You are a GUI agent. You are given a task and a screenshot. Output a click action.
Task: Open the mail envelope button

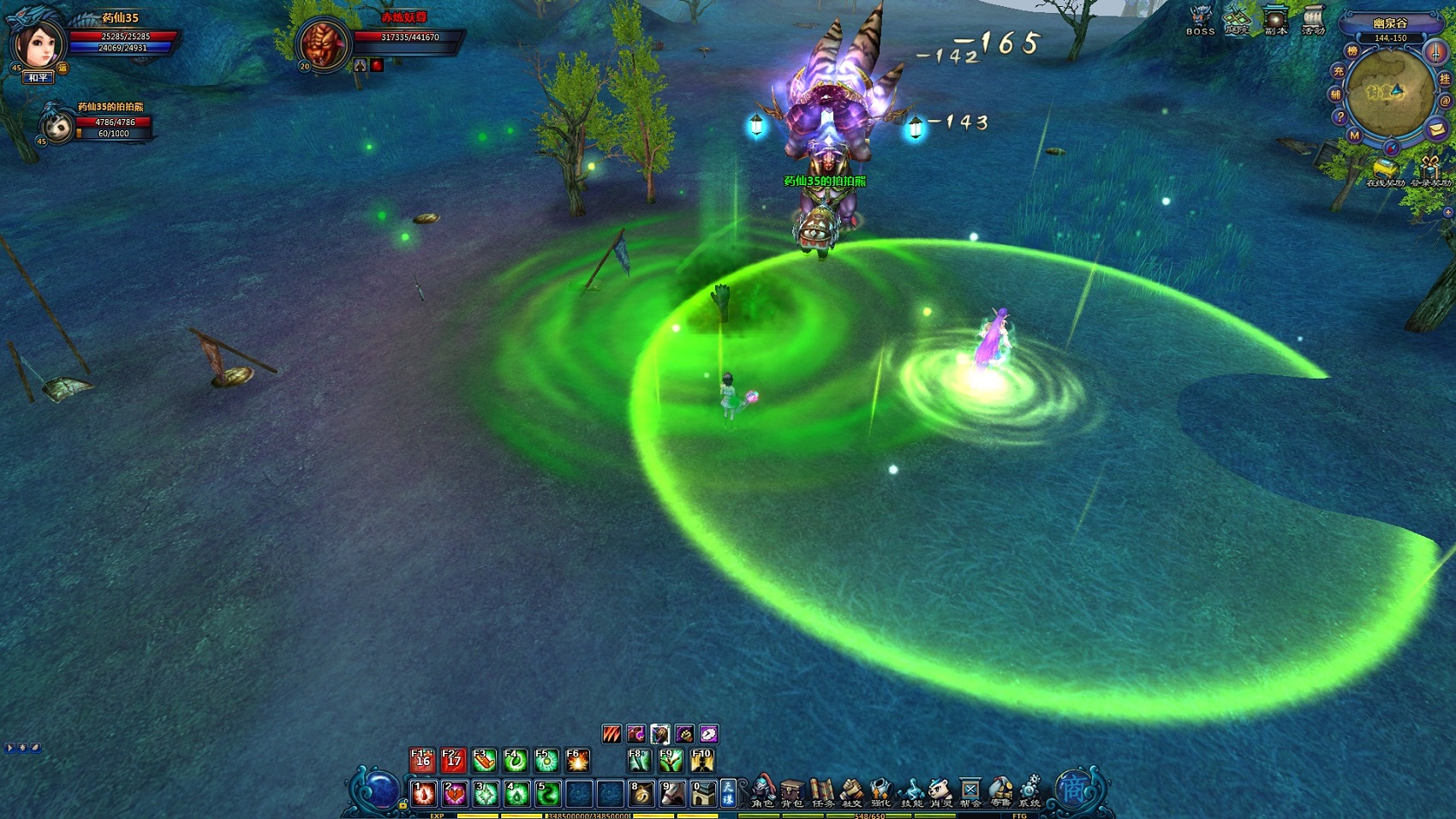click(1436, 129)
